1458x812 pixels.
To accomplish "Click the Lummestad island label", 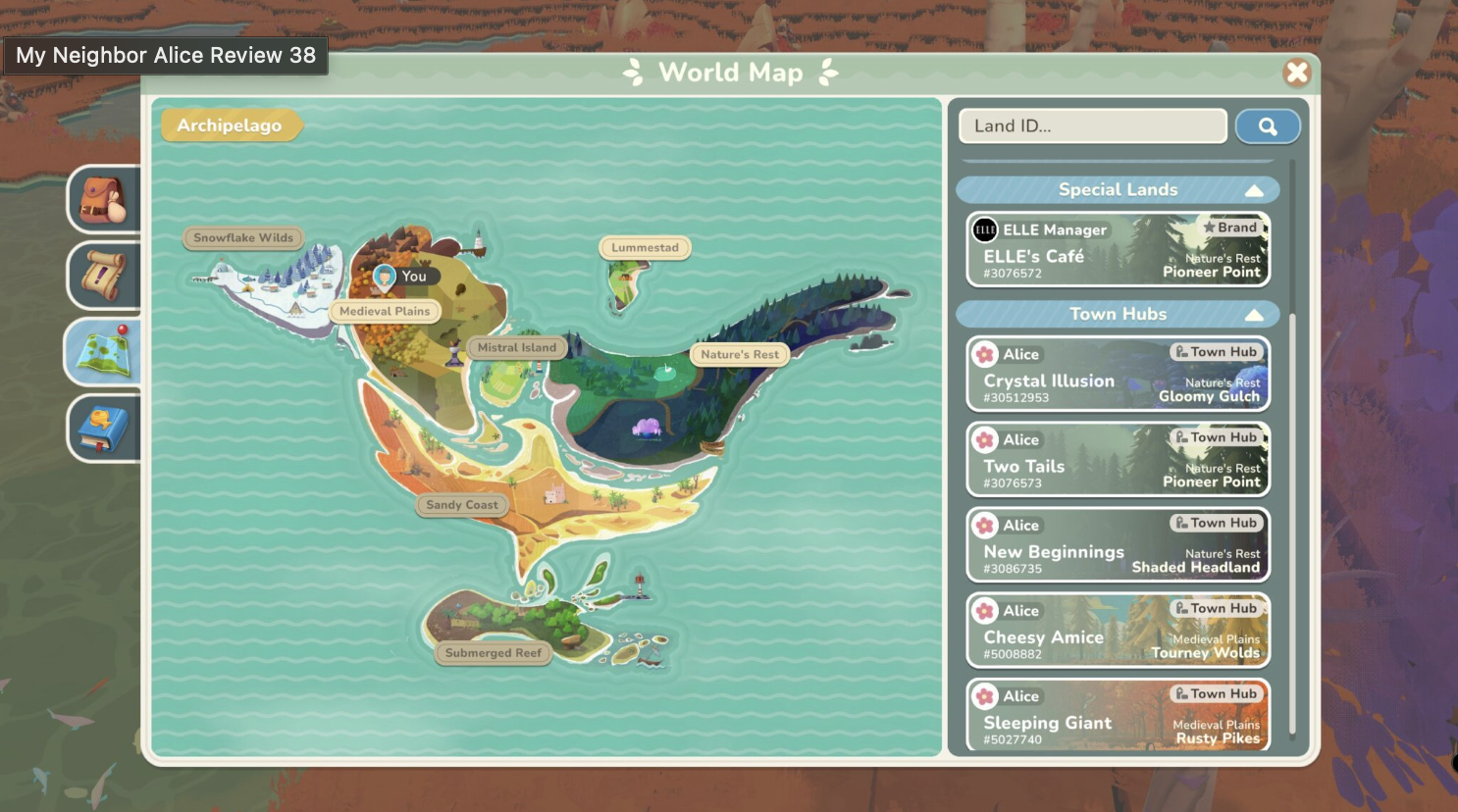I will pos(645,248).
